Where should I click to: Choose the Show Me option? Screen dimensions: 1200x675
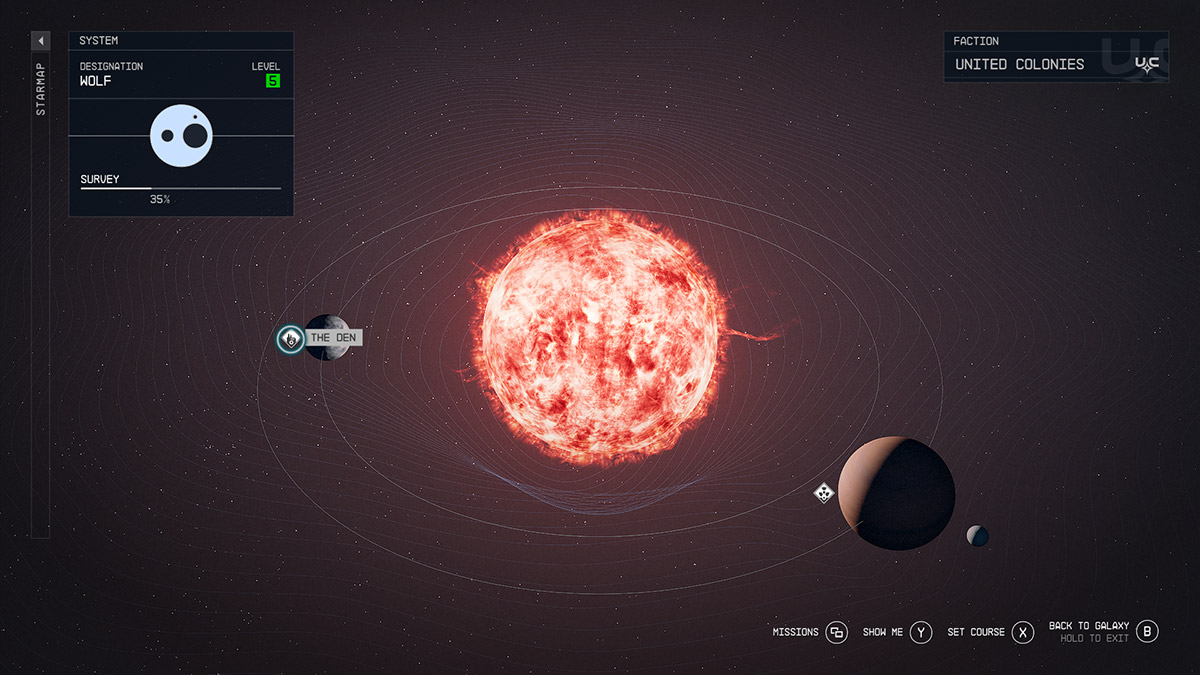tap(921, 632)
